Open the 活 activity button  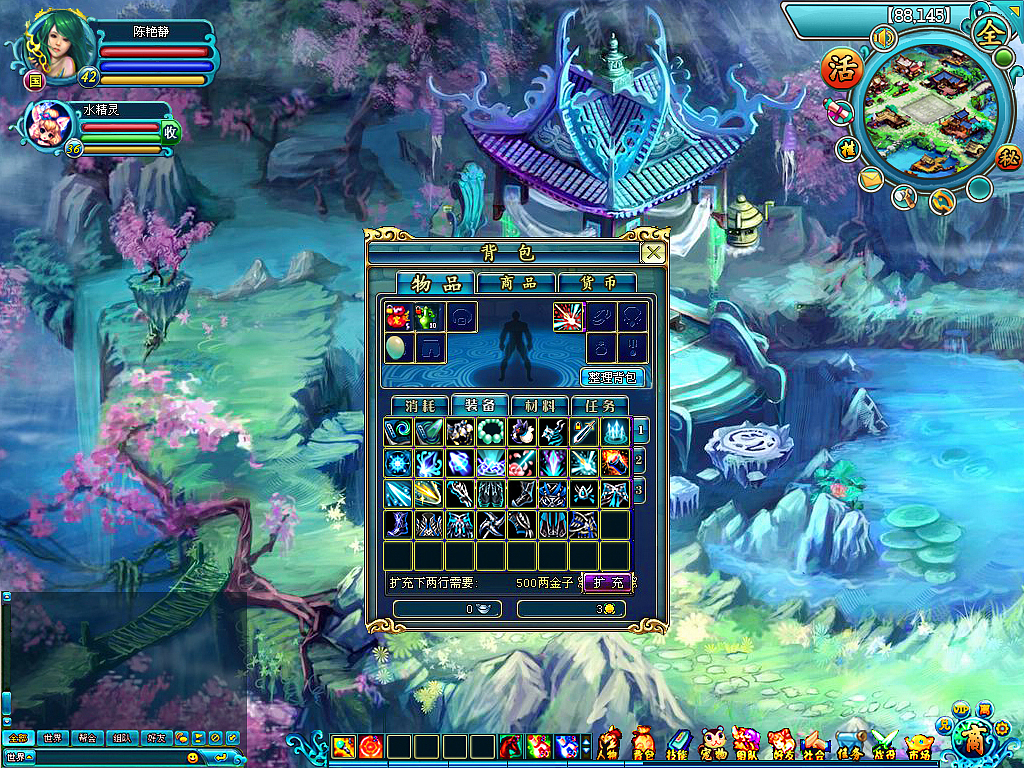(x=841, y=68)
